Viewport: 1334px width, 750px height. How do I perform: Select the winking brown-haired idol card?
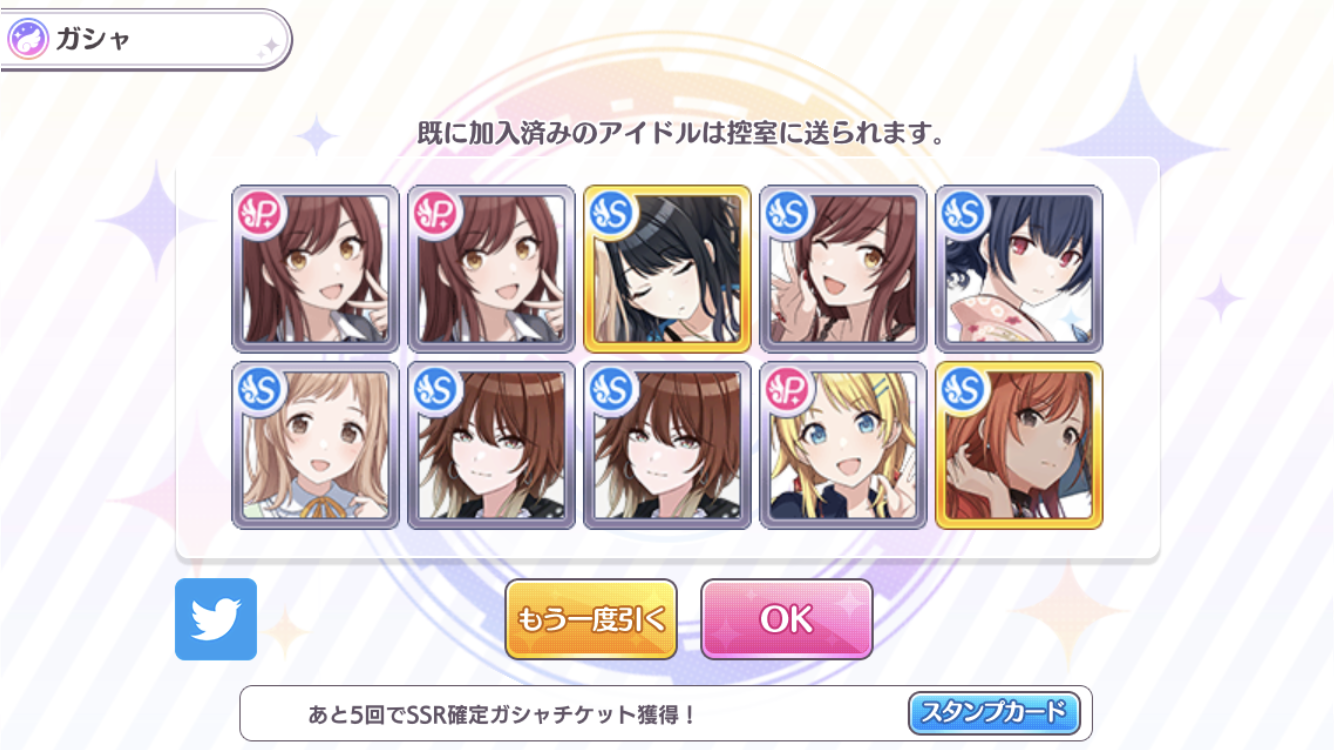point(840,265)
